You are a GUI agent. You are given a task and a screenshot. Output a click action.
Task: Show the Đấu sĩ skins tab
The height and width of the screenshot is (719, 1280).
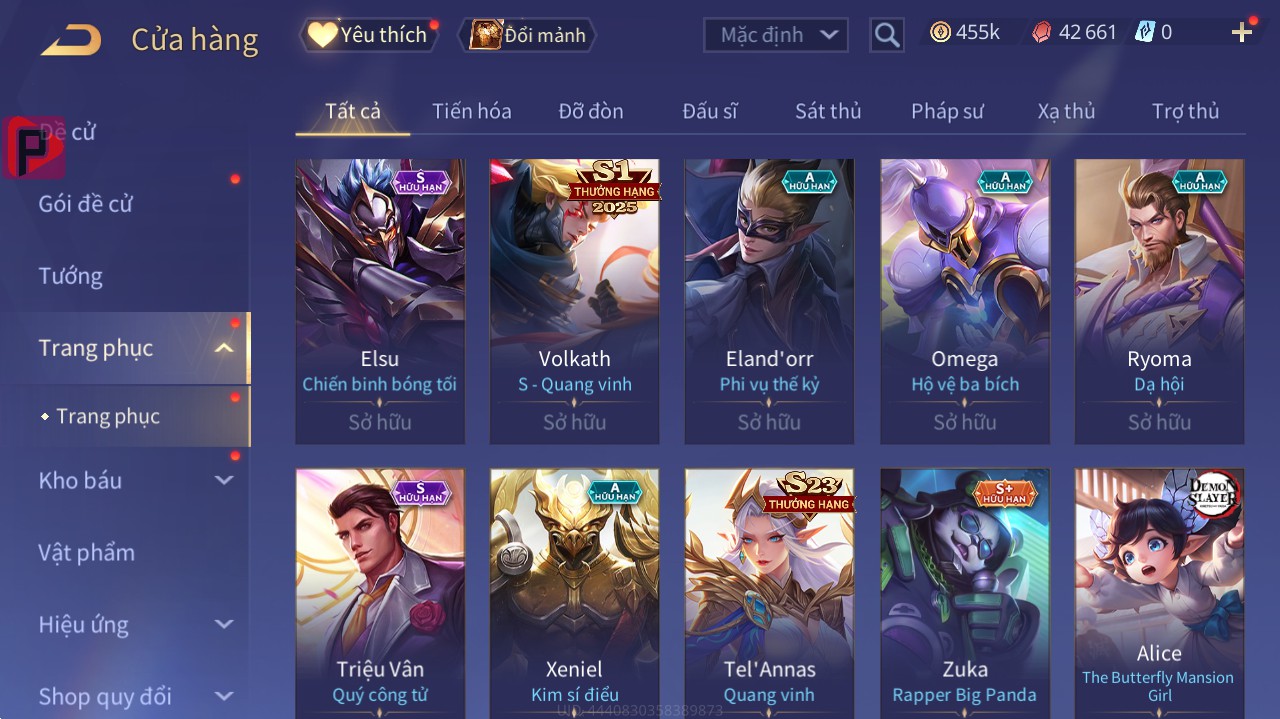point(710,111)
